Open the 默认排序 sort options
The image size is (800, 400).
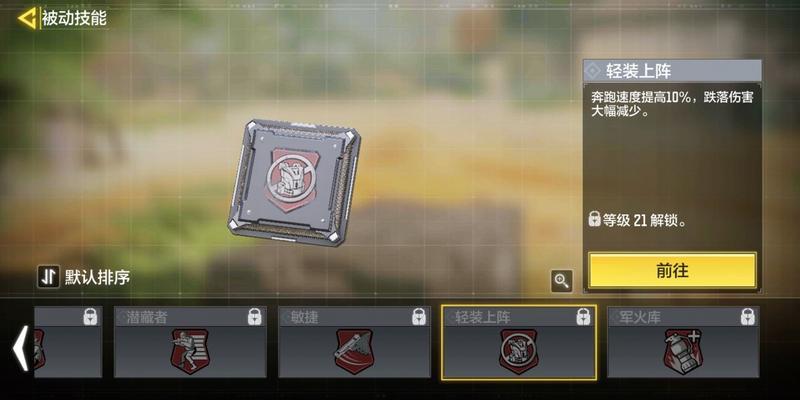[85, 277]
